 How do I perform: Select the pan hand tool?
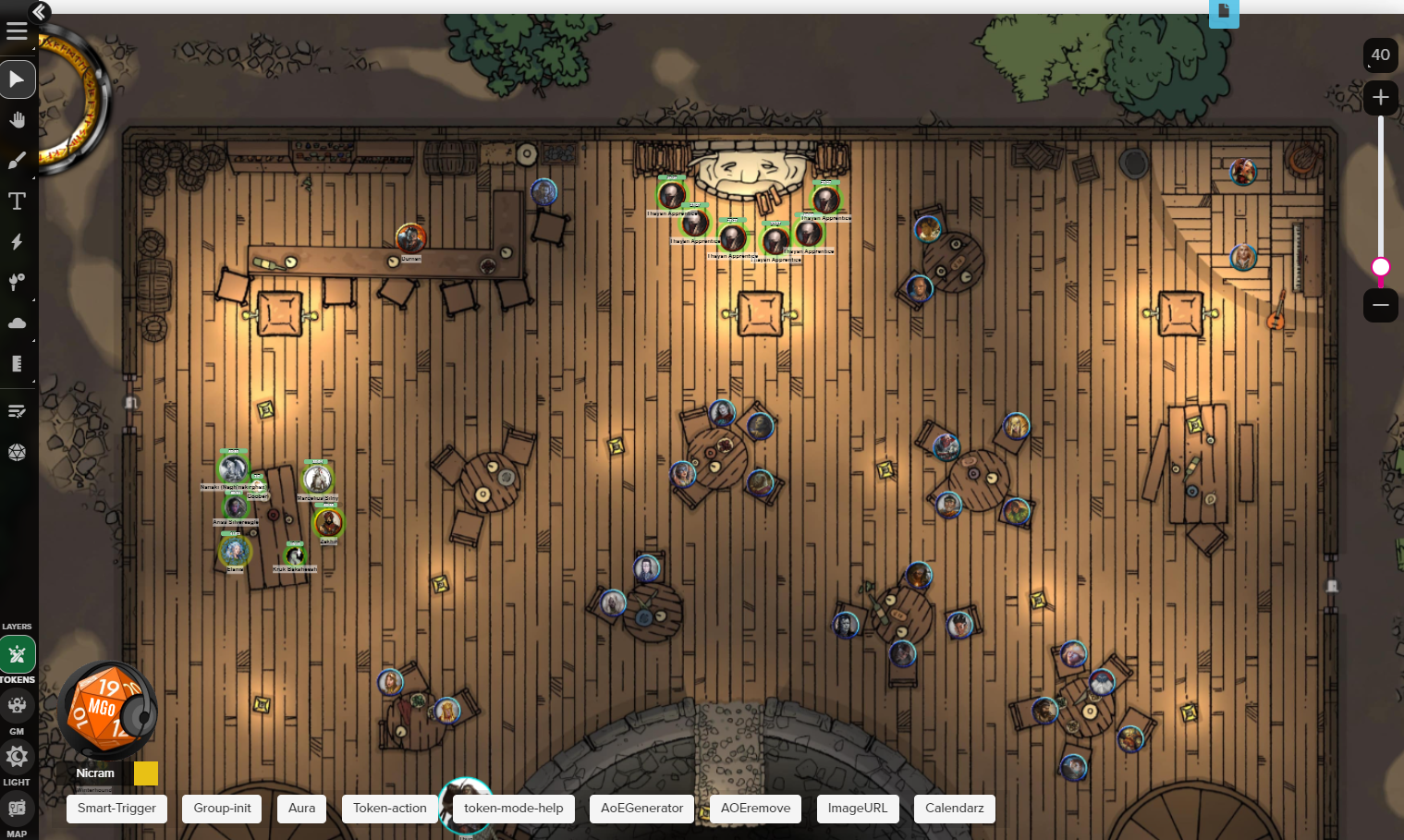[17, 120]
